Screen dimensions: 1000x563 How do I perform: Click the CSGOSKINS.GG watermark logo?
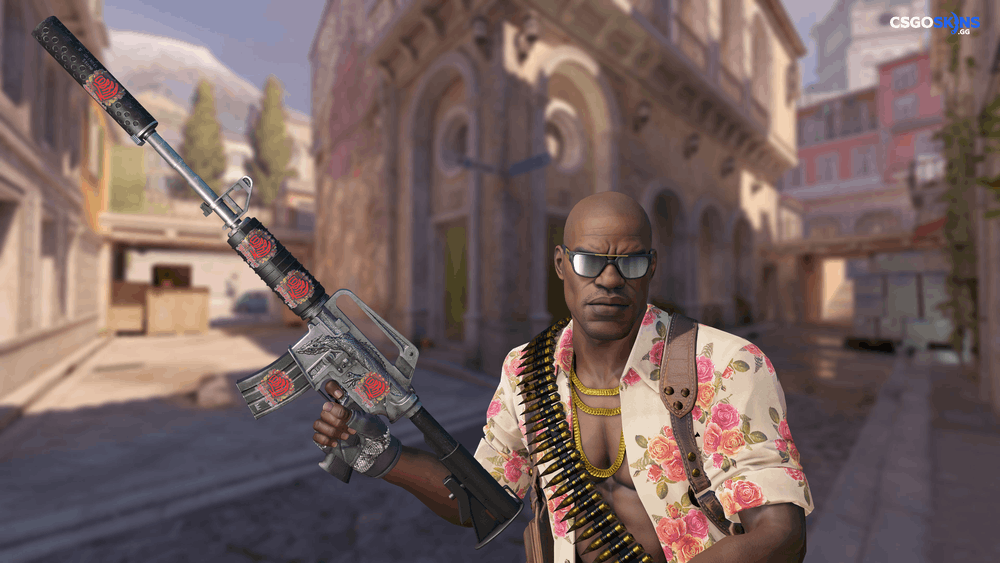[x=934, y=23]
